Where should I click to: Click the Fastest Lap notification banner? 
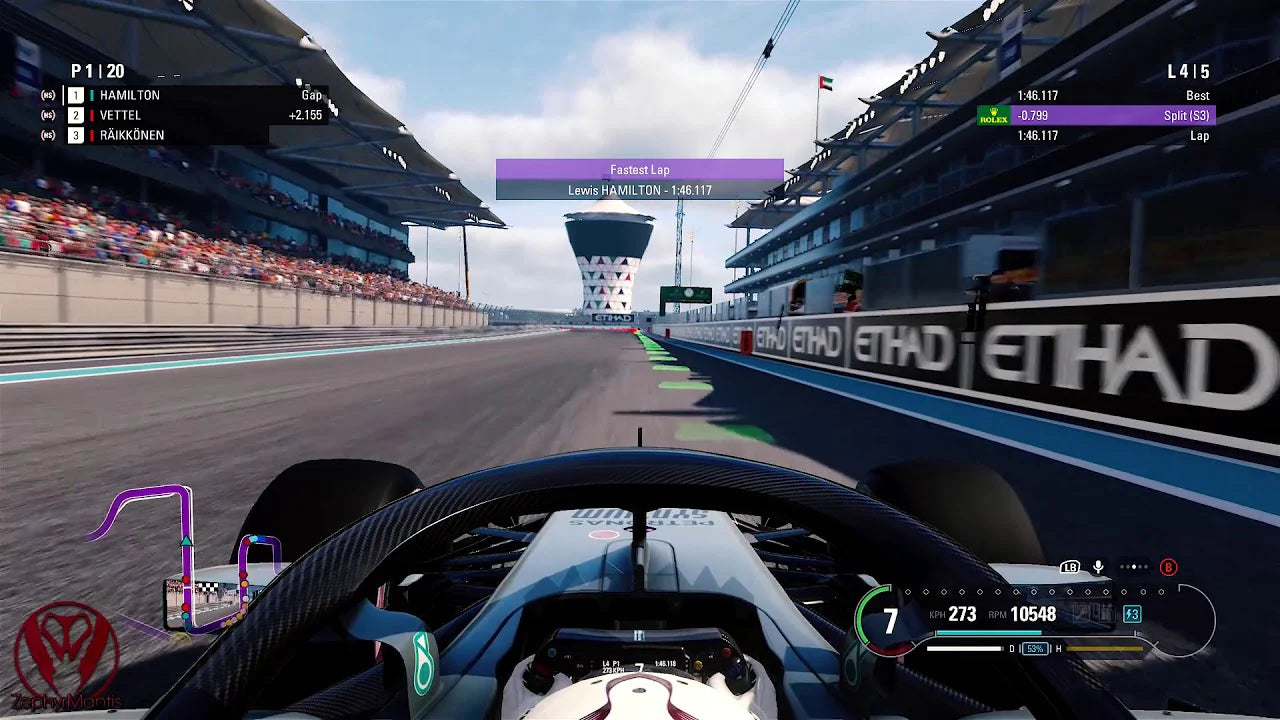point(640,179)
